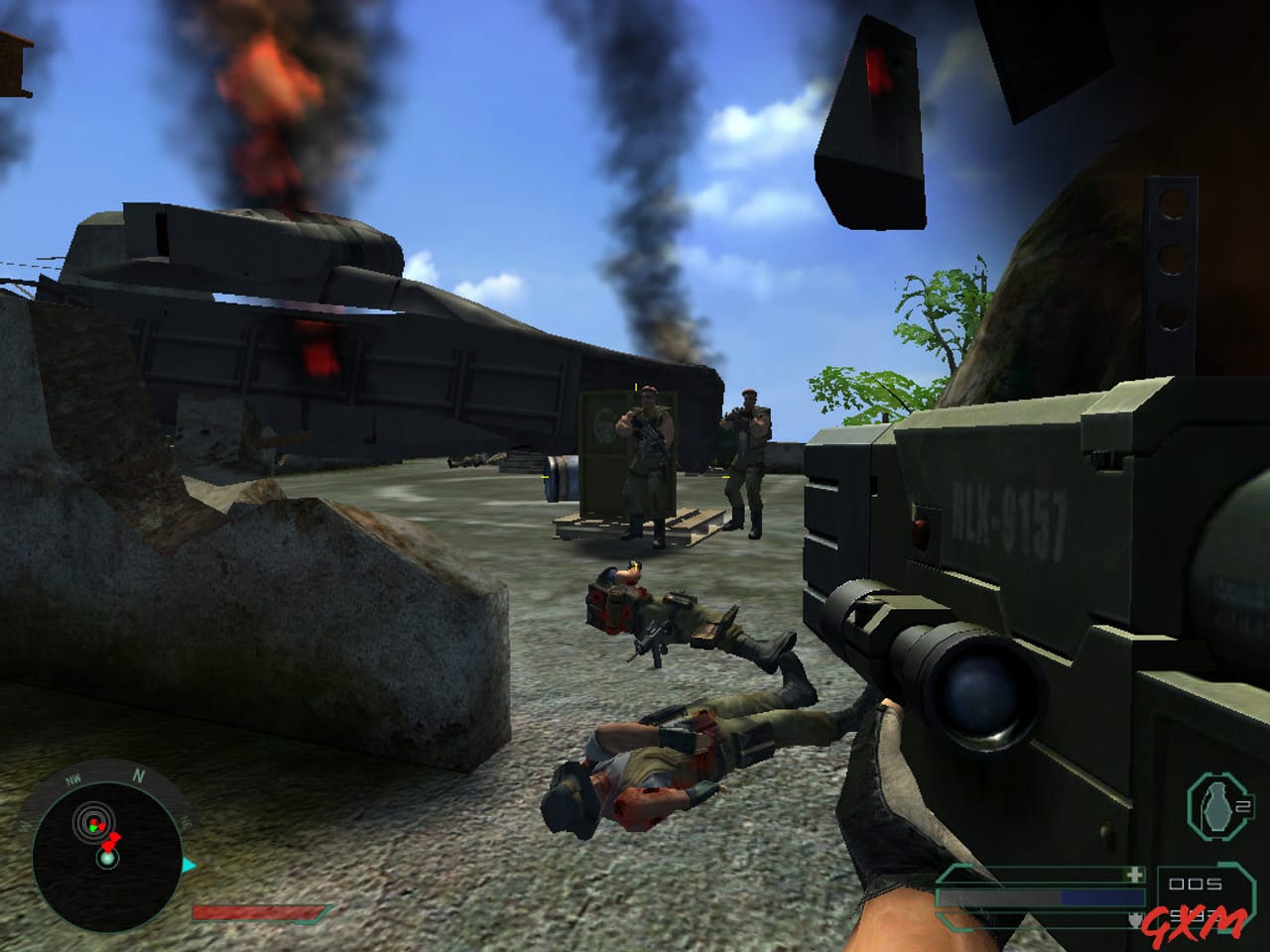Click the glowing player dot in the minimap
The image size is (1270, 952).
coord(107,859)
